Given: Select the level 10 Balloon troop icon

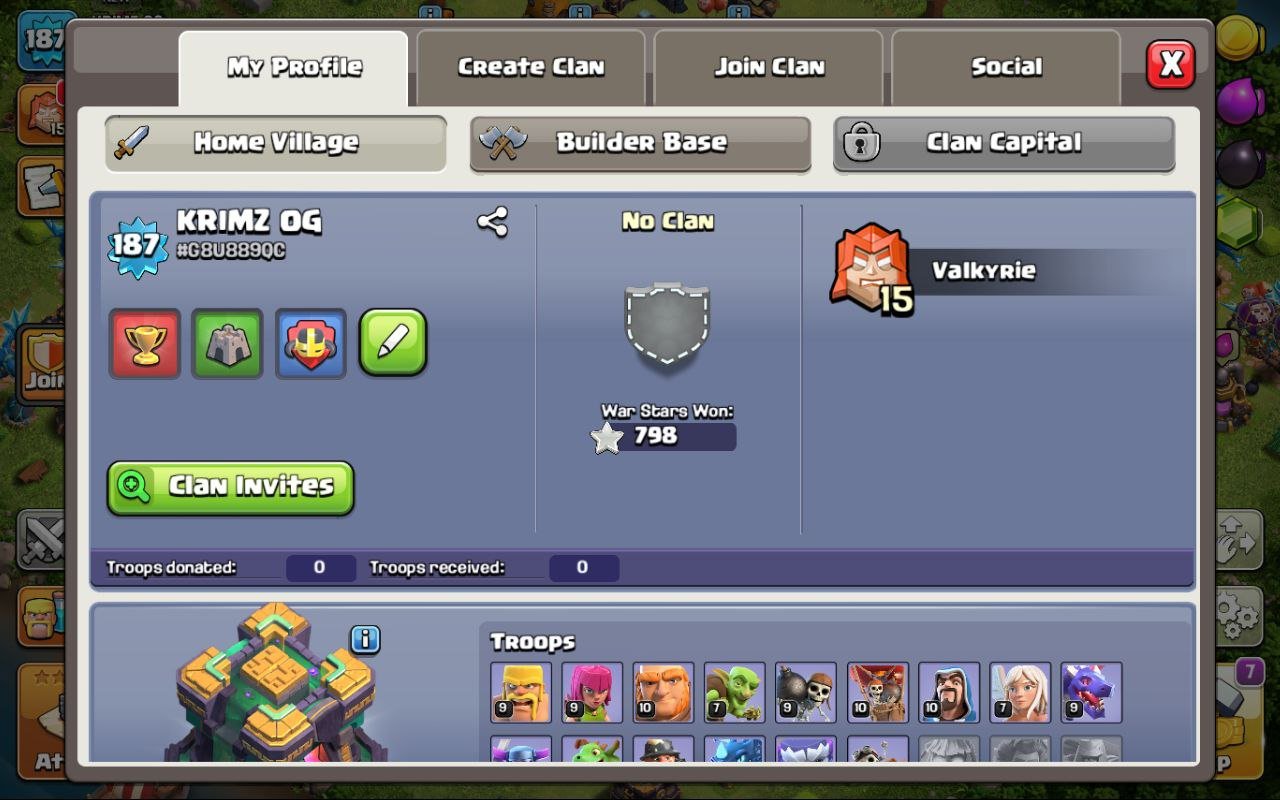Looking at the screenshot, I should 877,692.
